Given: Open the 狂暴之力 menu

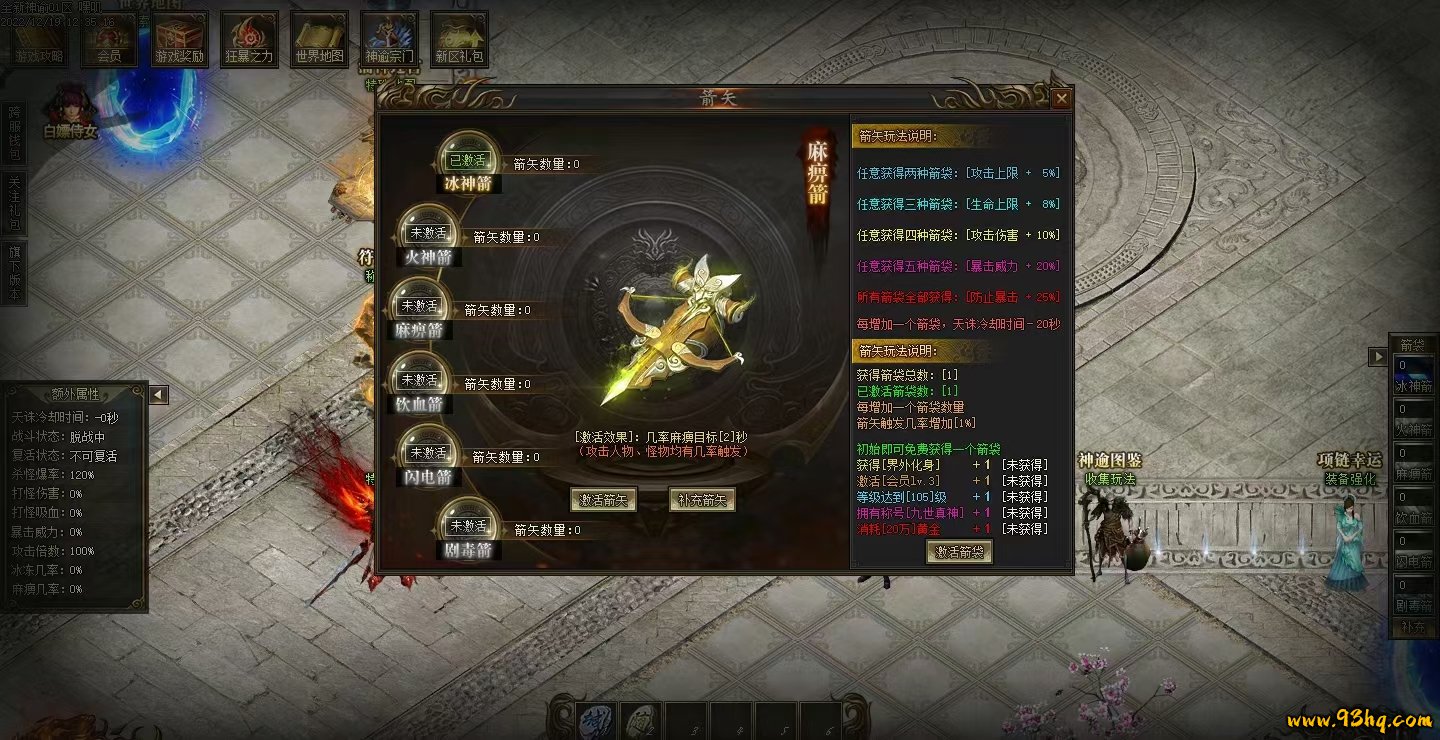Looking at the screenshot, I should coord(249,40).
